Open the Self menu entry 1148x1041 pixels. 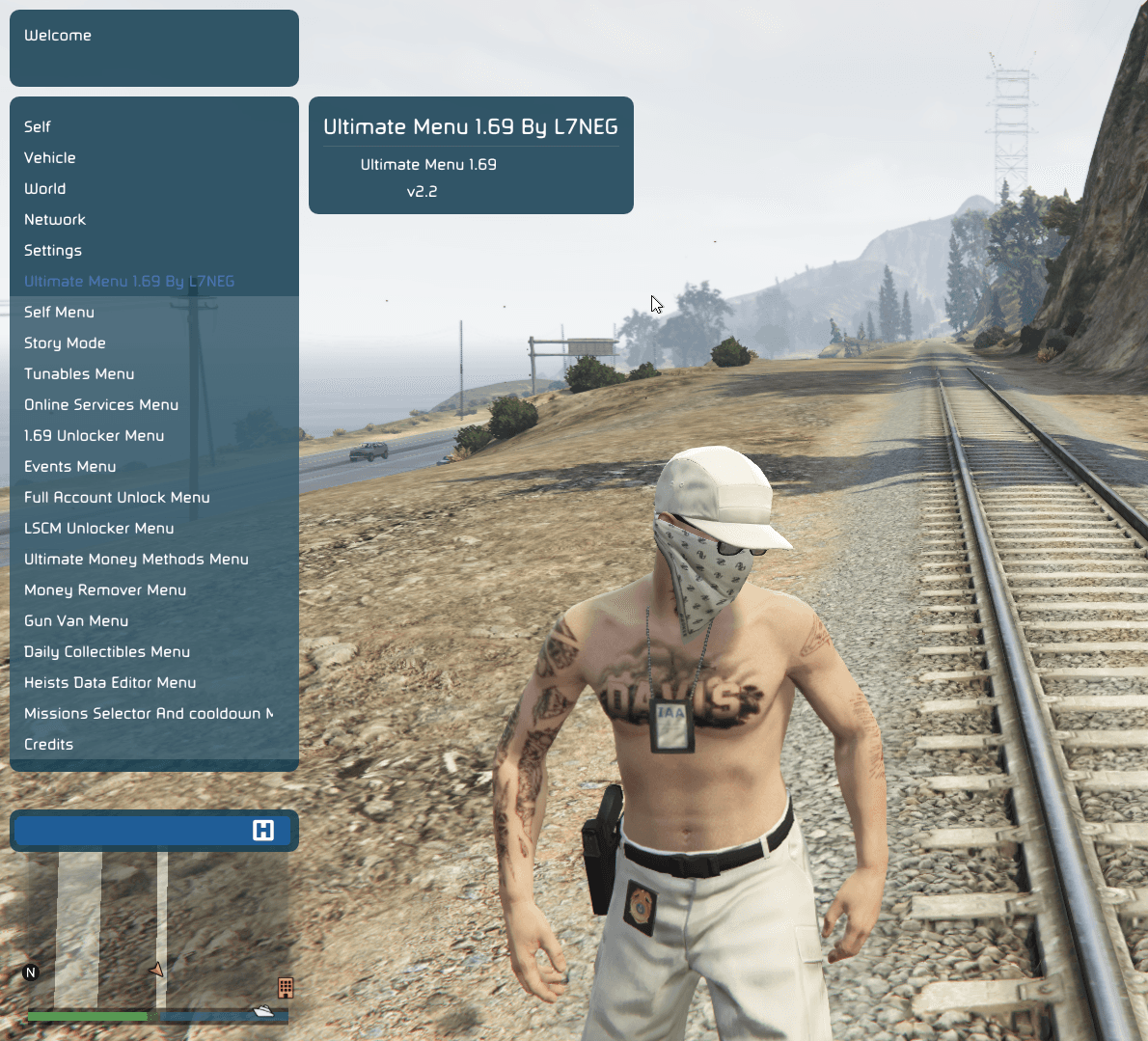click(38, 126)
